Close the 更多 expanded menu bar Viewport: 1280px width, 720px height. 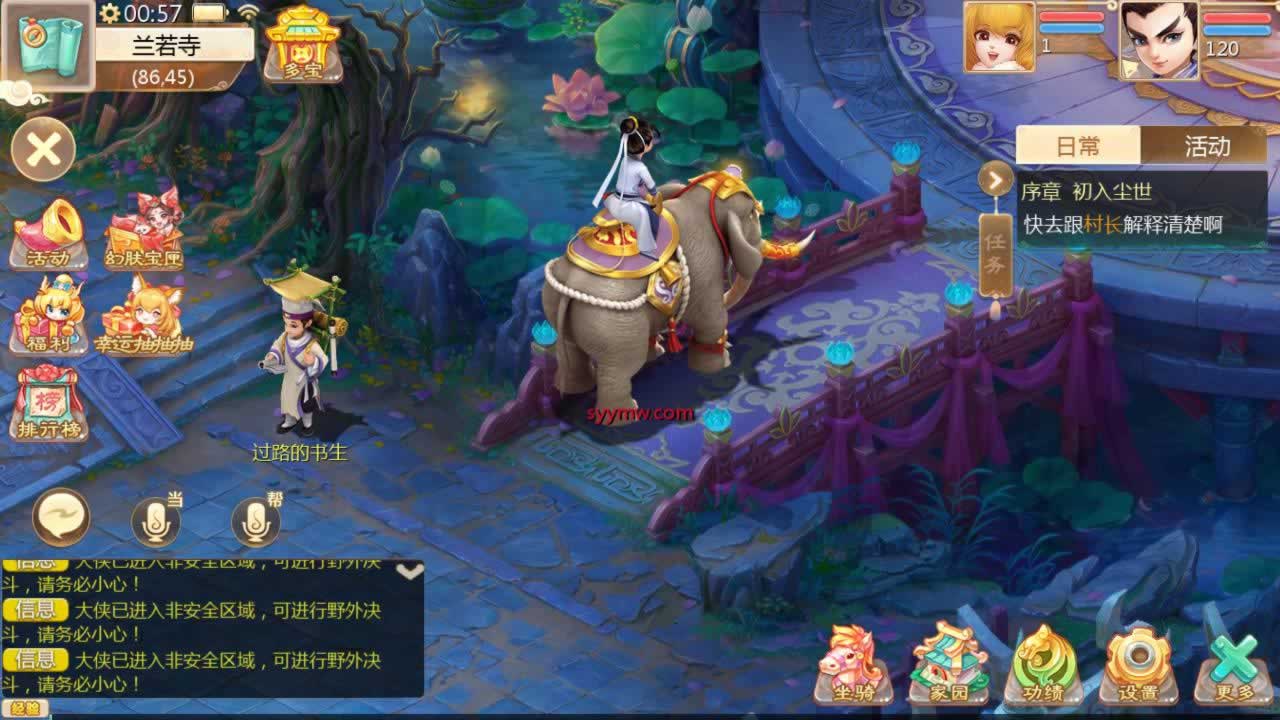pos(1233,665)
